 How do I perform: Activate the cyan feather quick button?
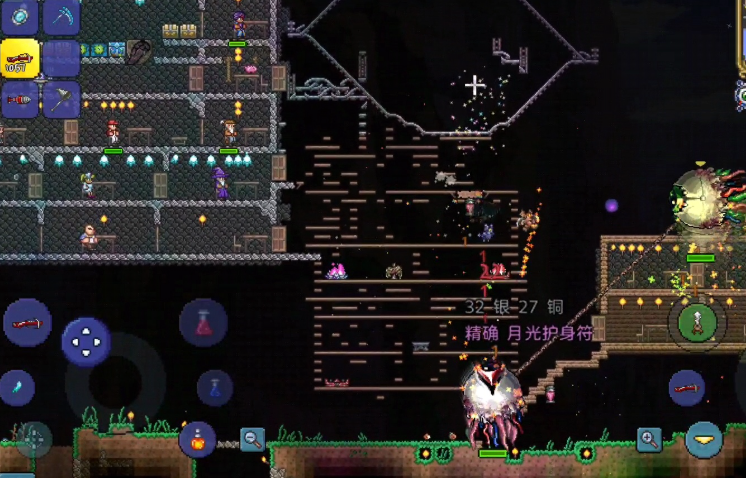point(15,387)
